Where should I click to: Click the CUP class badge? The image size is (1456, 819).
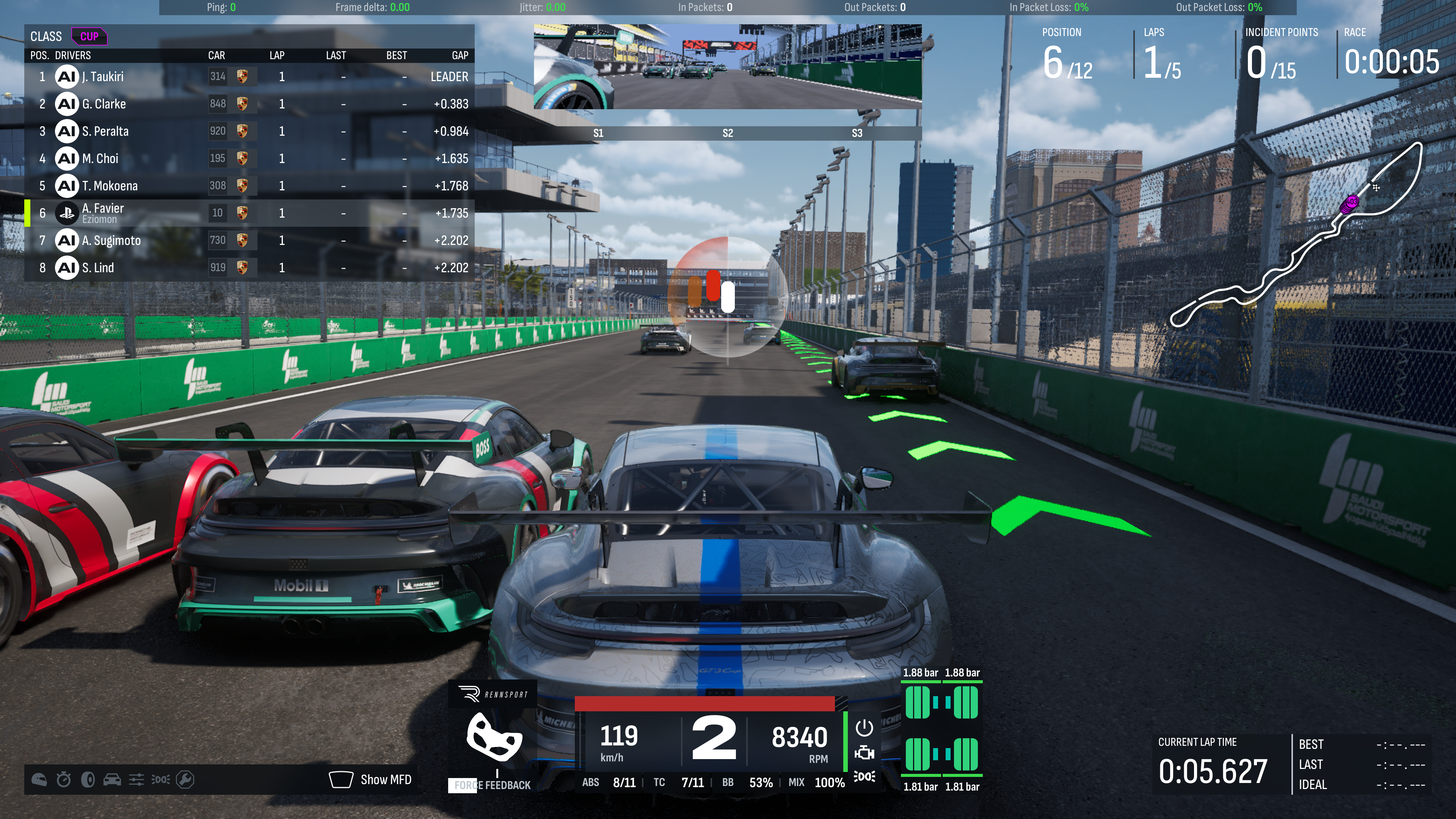[x=89, y=37]
